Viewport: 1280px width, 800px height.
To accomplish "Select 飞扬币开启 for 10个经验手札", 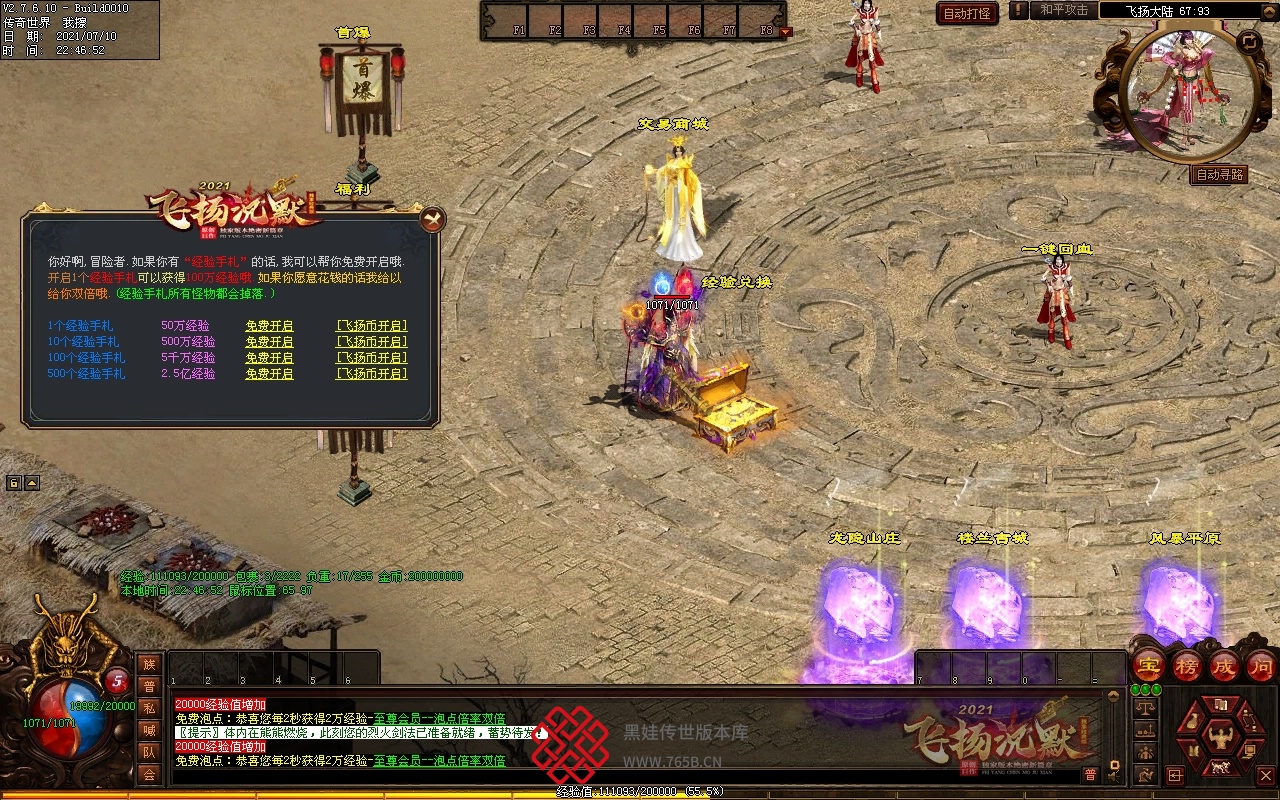I will (371, 342).
